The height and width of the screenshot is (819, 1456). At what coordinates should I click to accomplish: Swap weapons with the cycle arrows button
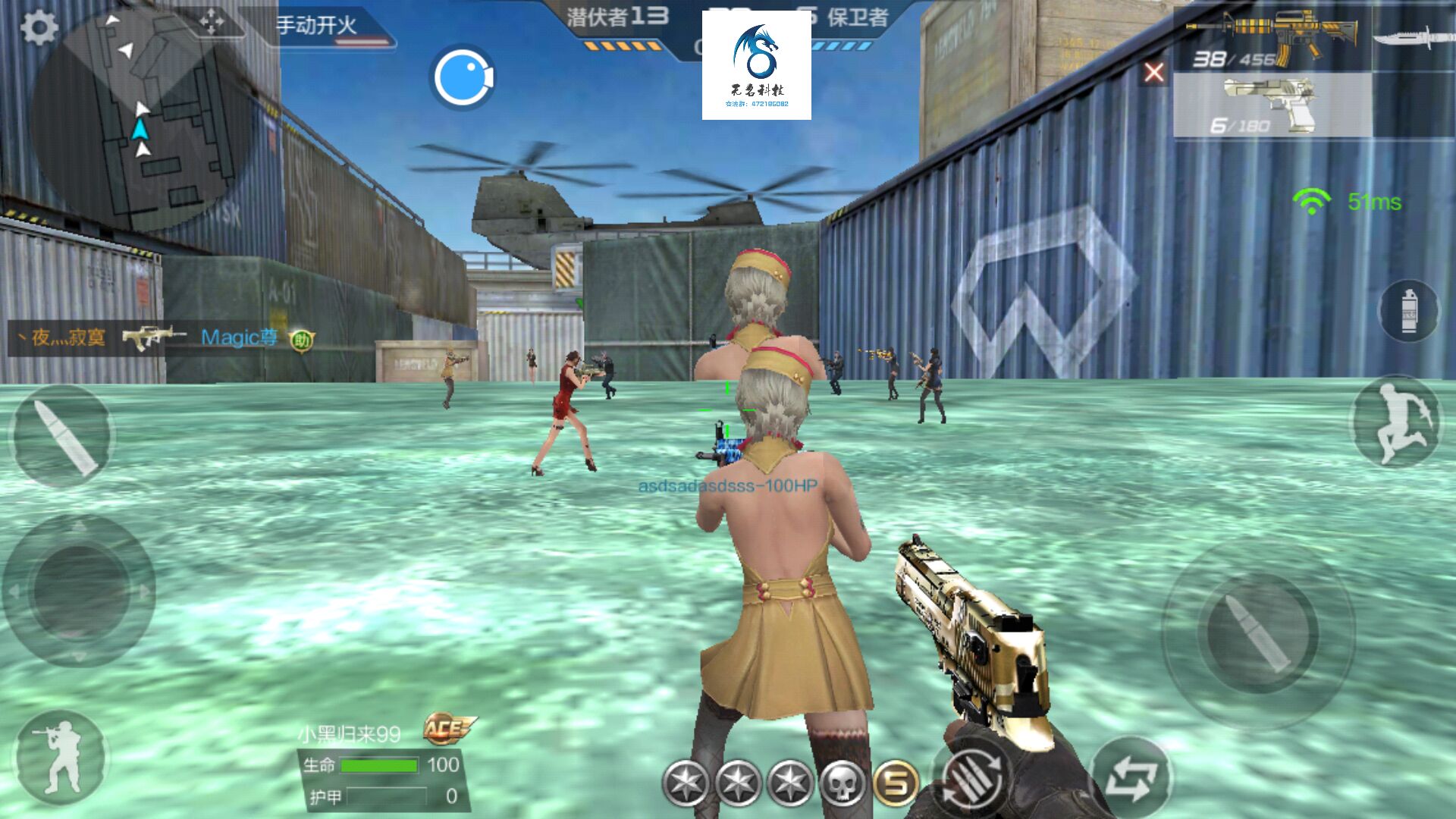tap(1131, 778)
